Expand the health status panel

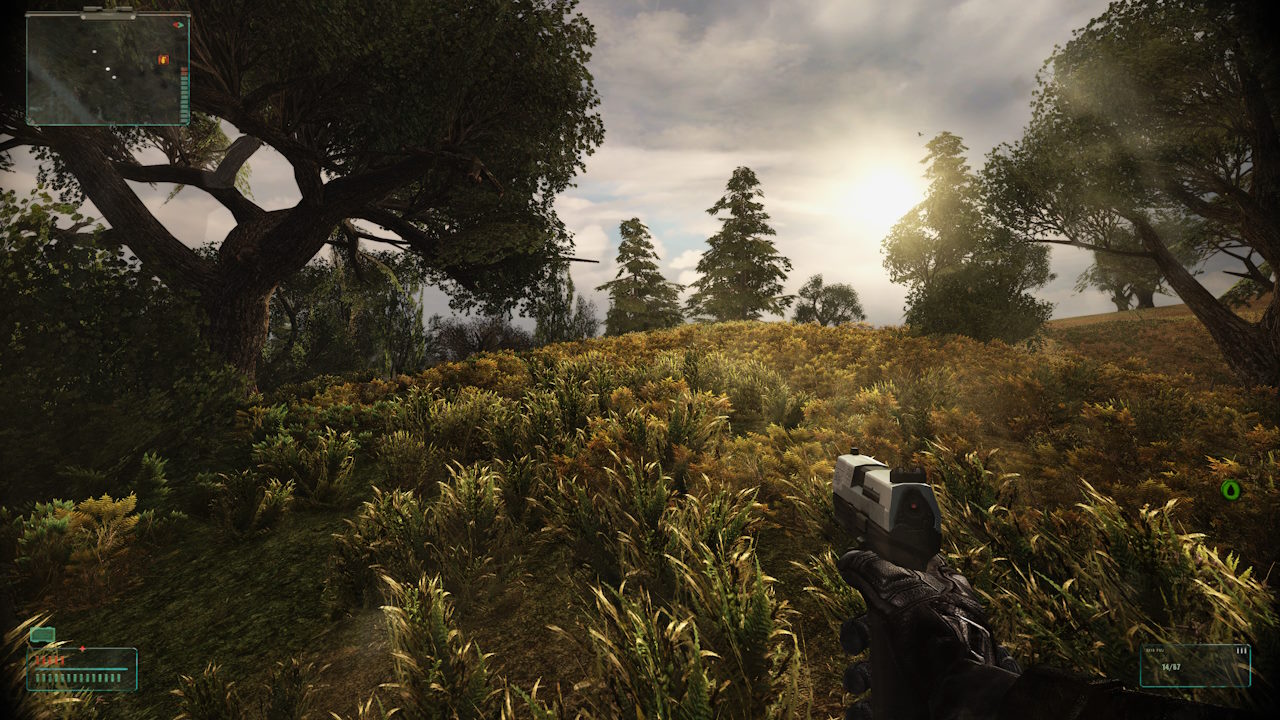point(80,667)
